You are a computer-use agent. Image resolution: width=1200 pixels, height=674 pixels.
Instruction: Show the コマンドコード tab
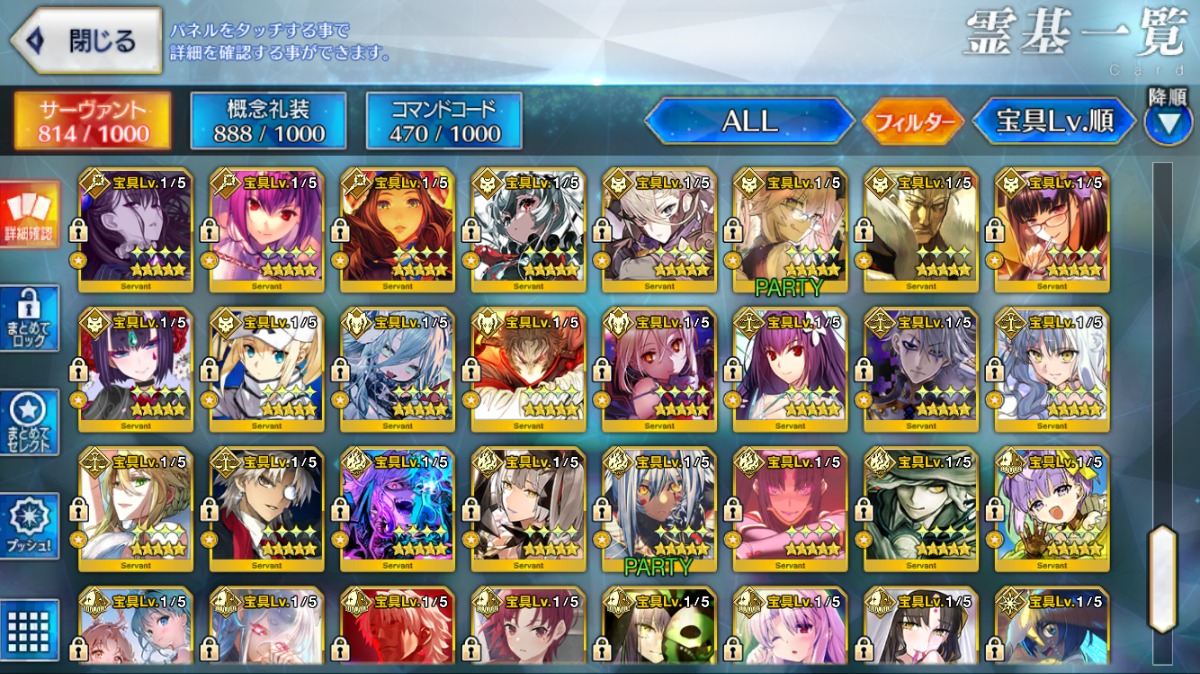pos(444,121)
